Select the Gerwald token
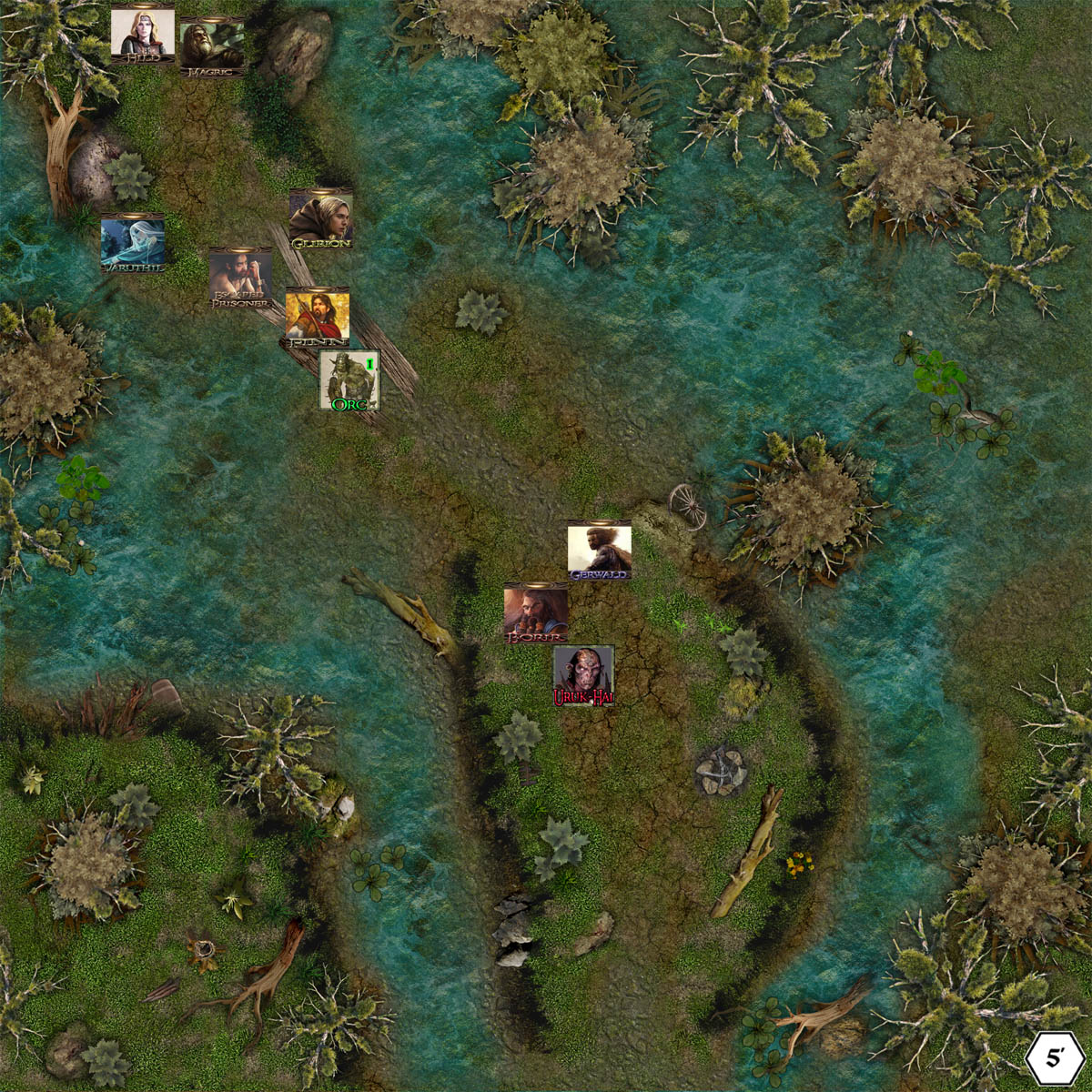 (599, 551)
